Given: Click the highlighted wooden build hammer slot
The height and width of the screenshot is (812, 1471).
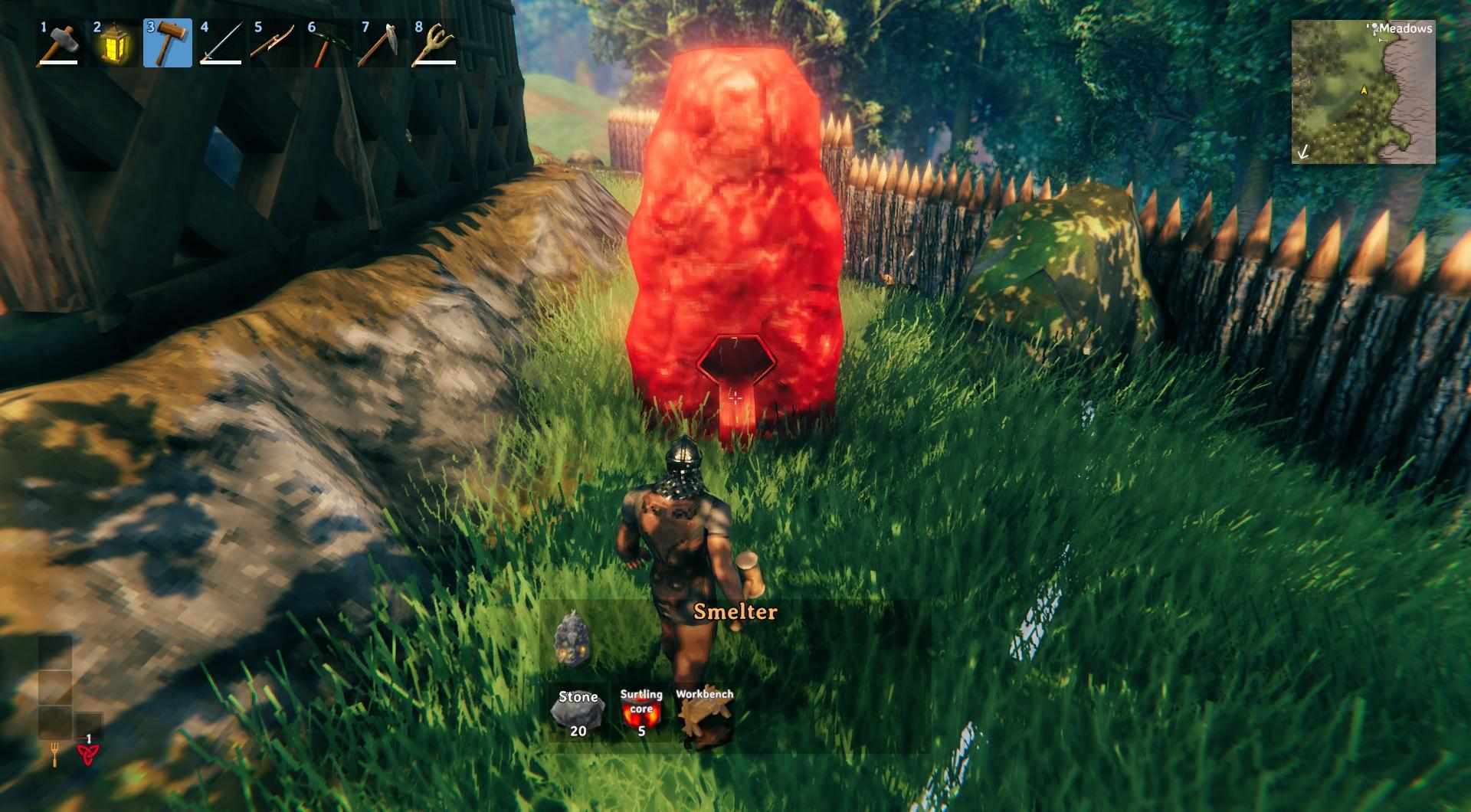Looking at the screenshot, I should point(167,44).
